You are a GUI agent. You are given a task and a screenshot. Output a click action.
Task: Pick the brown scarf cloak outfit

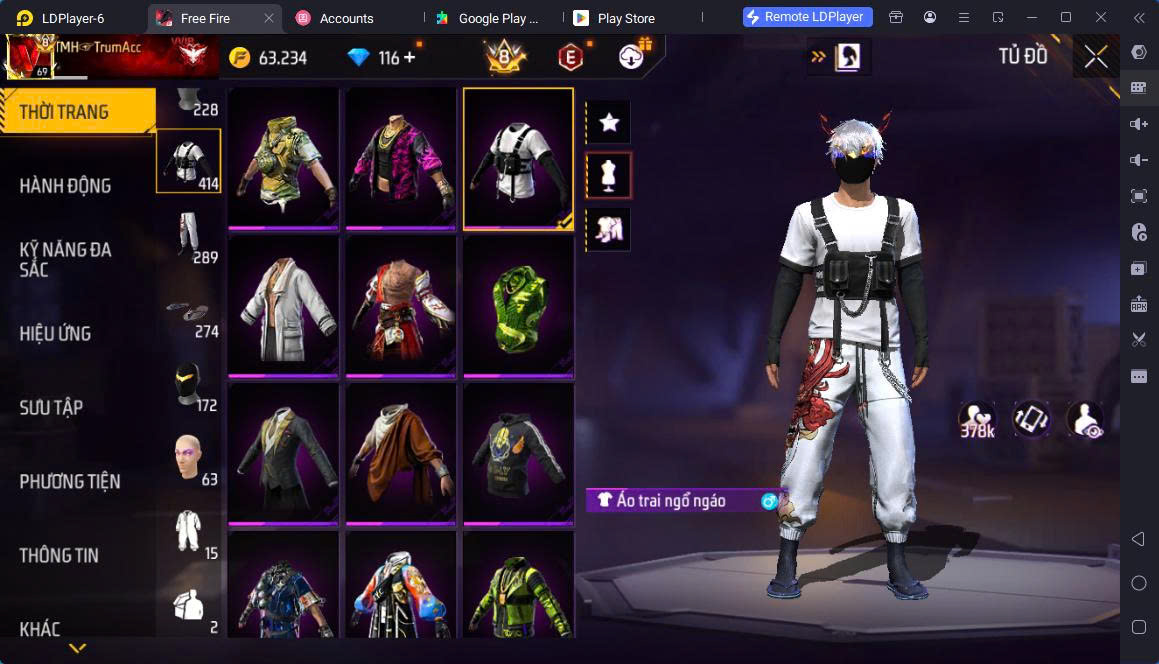(x=401, y=453)
